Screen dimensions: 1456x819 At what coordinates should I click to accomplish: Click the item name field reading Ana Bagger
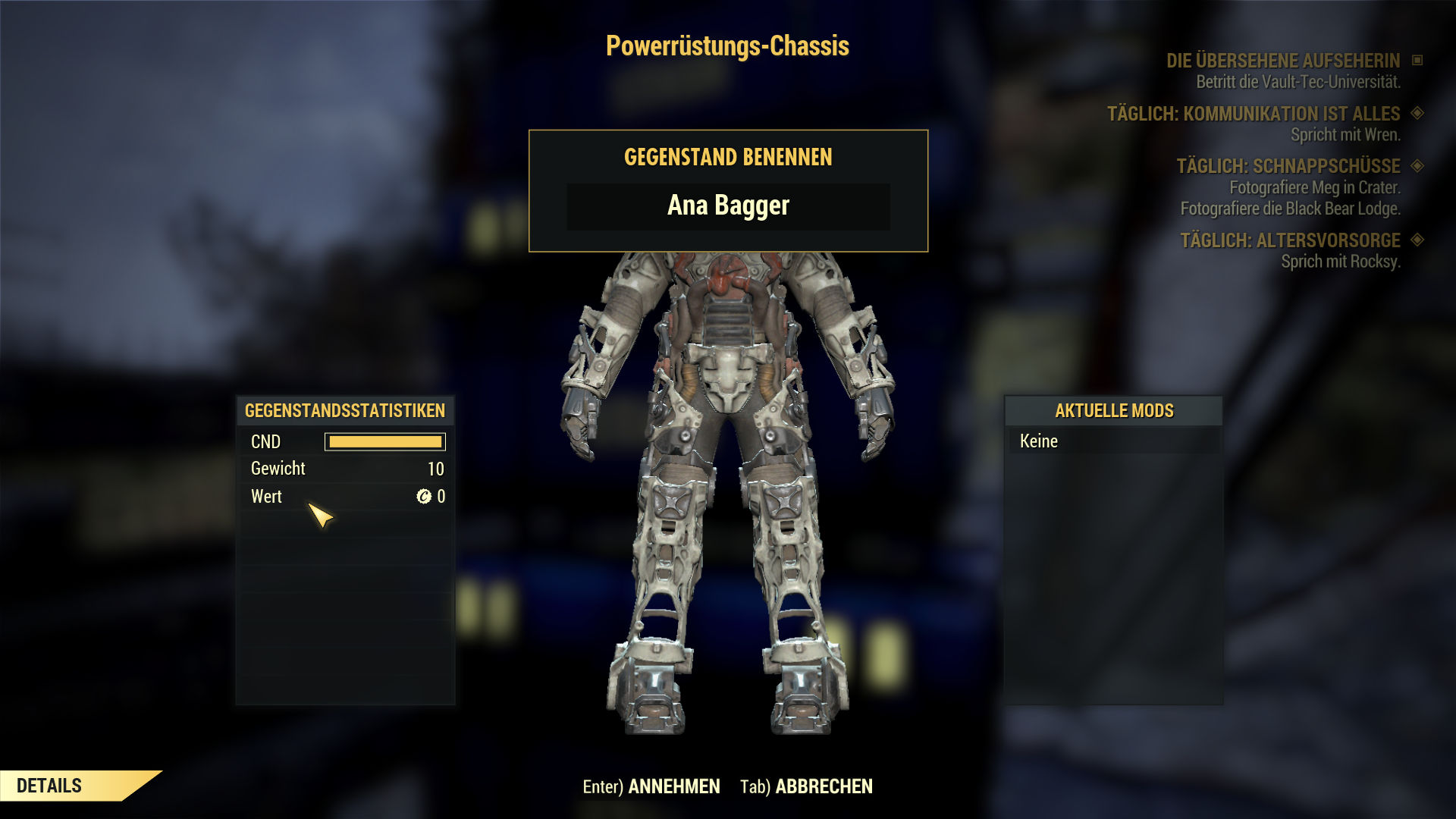(728, 206)
